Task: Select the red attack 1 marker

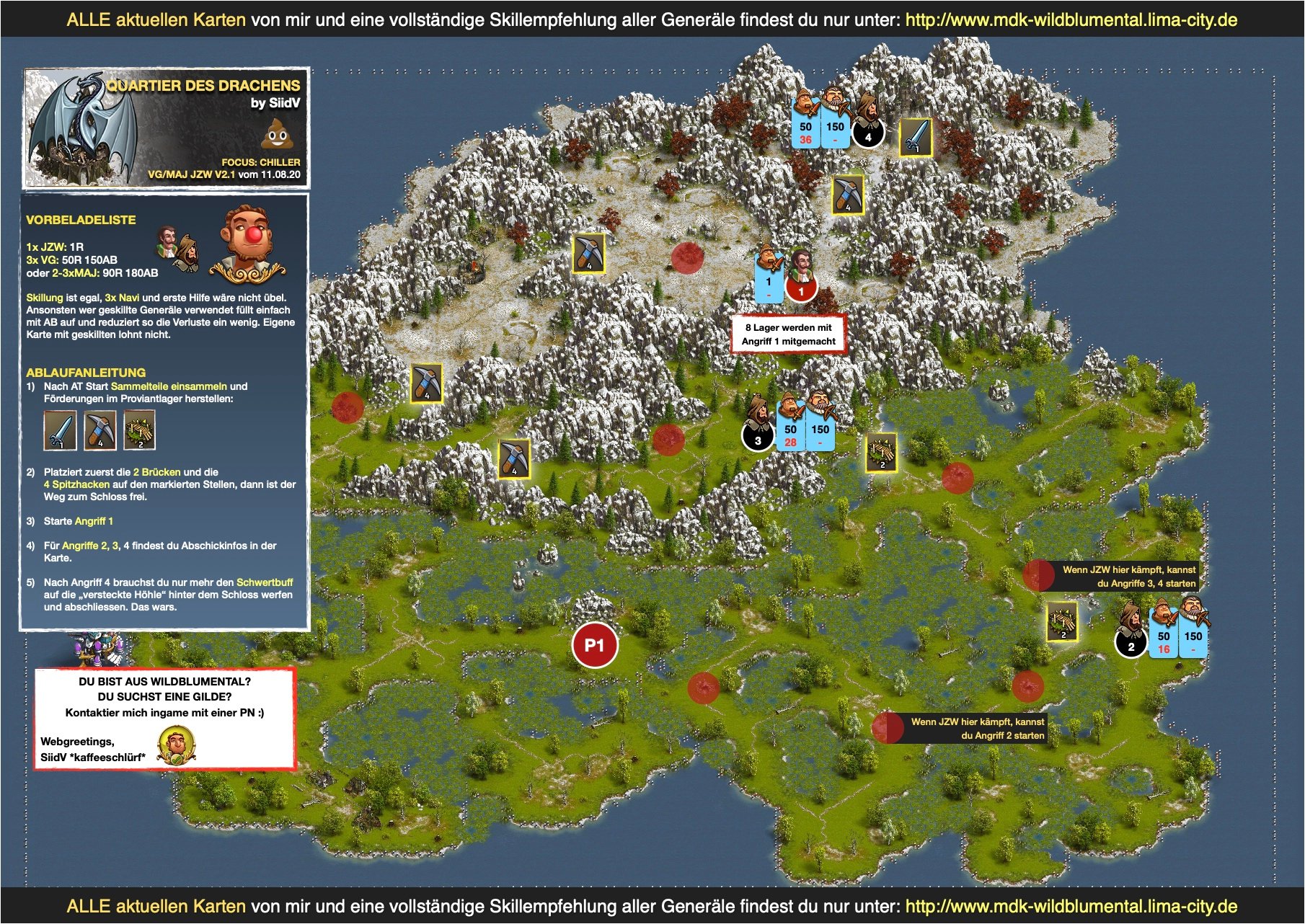Action: (x=801, y=289)
